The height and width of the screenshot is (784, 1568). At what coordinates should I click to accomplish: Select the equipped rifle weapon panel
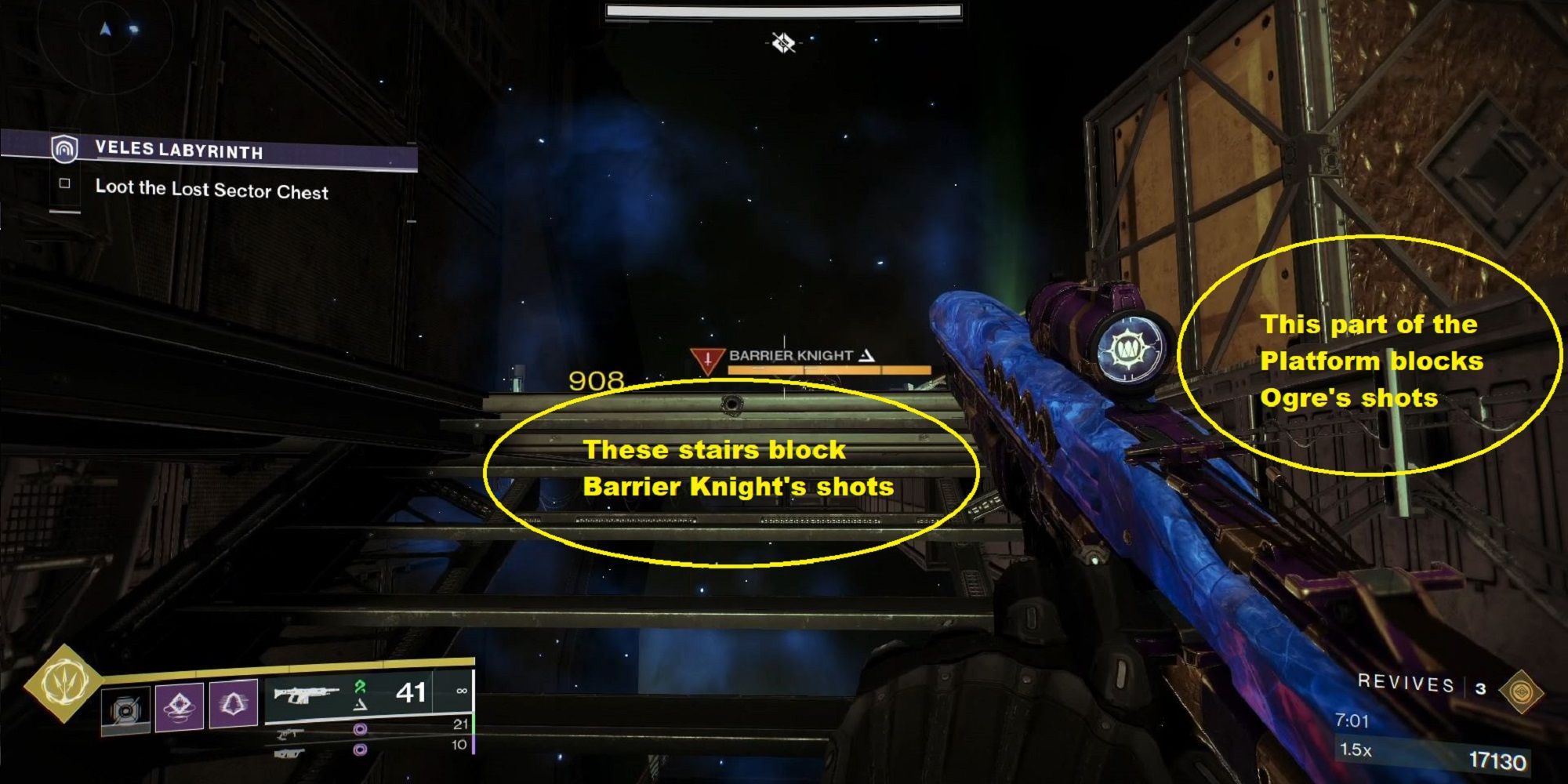(368, 694)
